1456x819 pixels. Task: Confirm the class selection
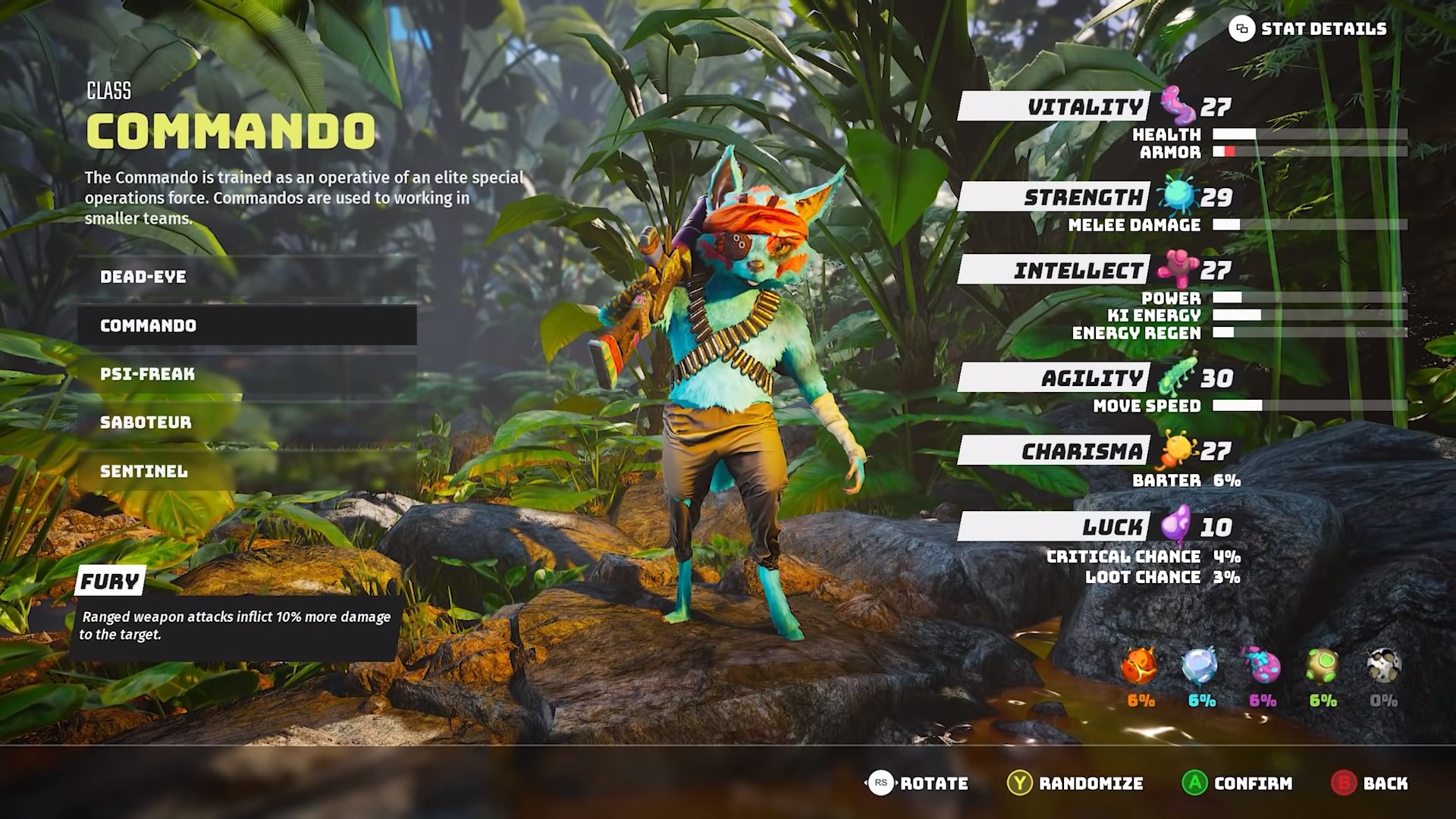click(x=1237, y=783)
